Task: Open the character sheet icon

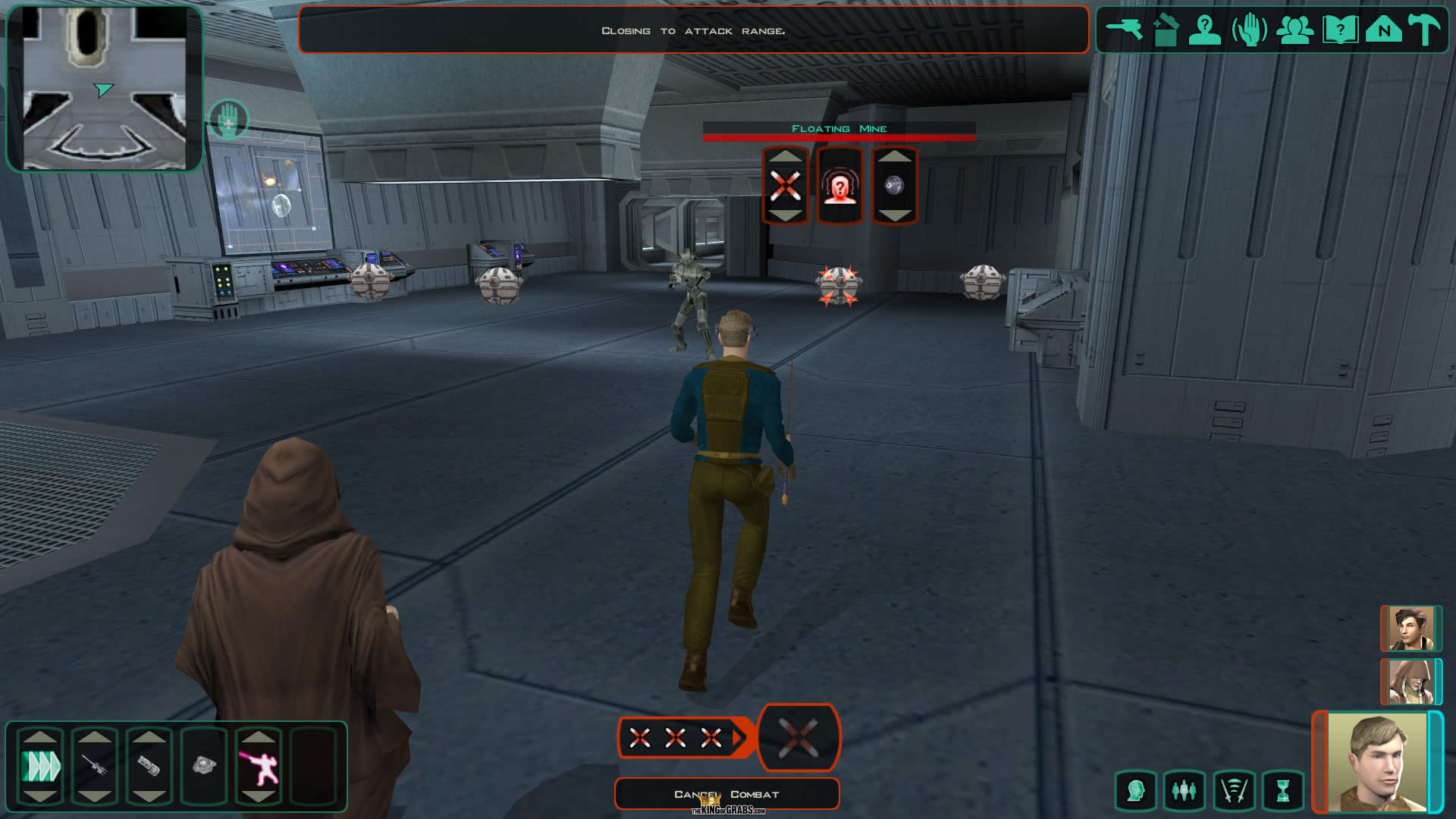Action: (1204, 30)
